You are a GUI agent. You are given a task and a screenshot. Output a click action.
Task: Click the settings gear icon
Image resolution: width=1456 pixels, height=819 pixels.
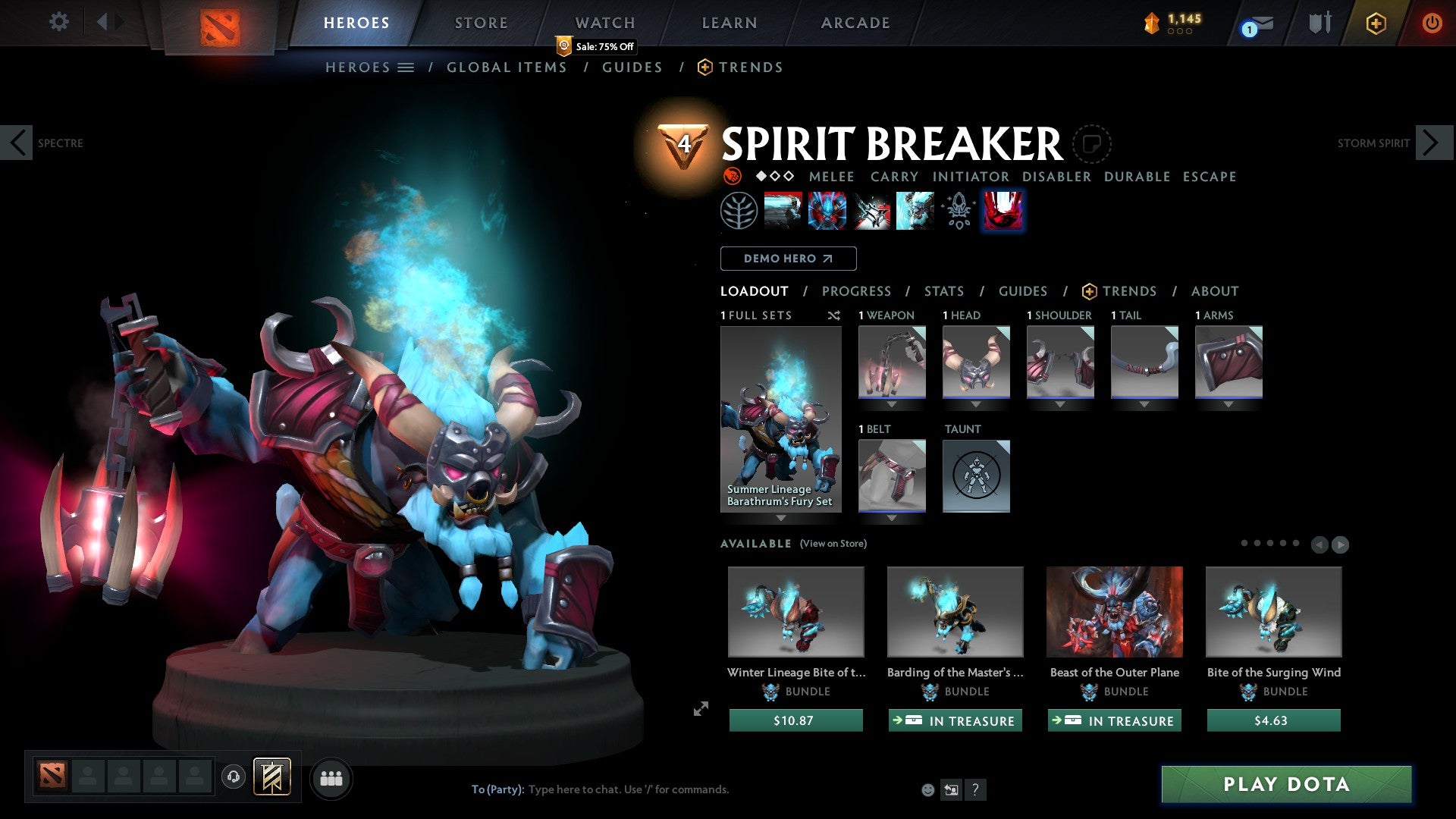pyautogui.click(x=58, y=22)
